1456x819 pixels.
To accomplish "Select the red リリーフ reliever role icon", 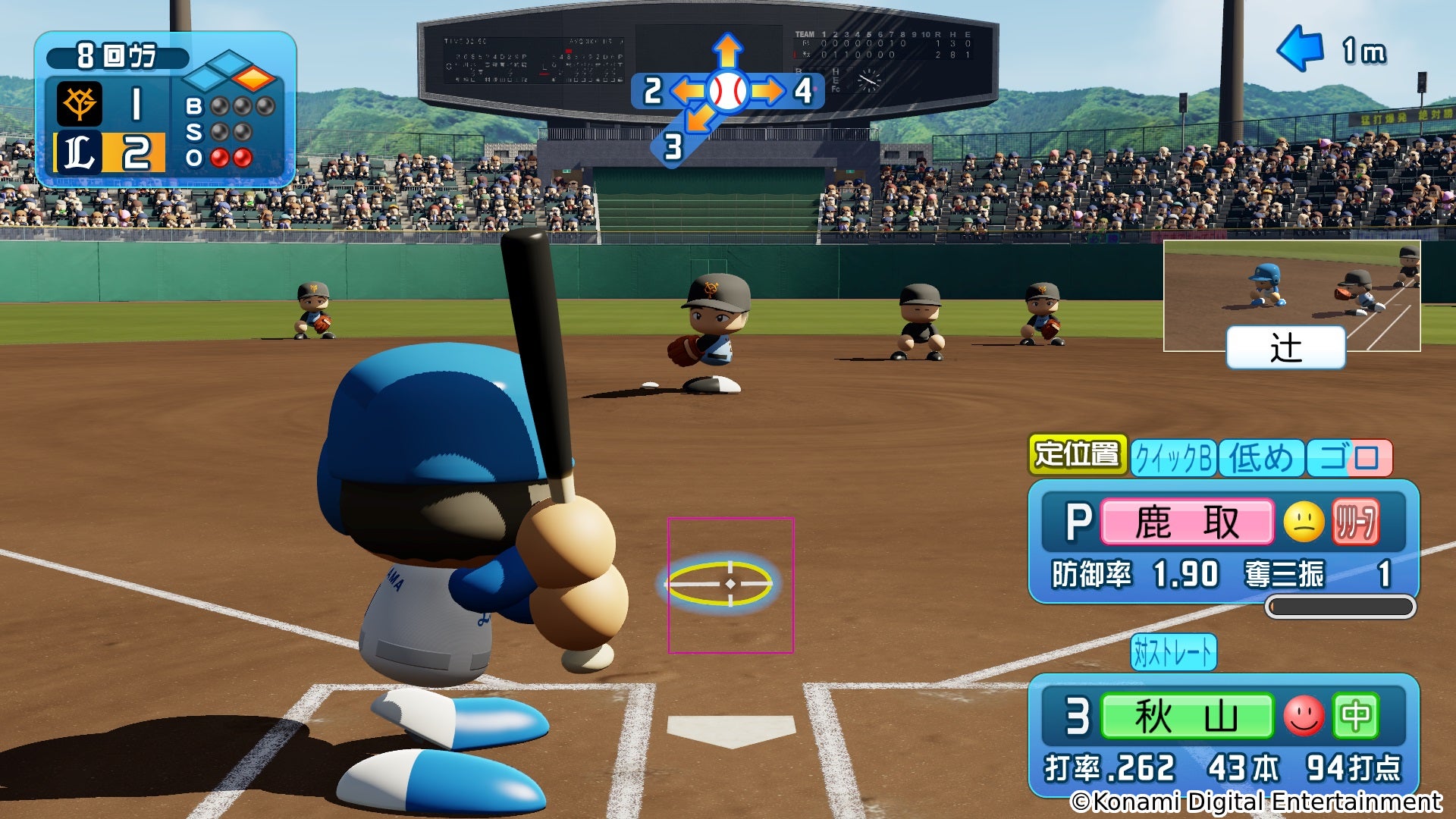I will pyautogui.click(x=1355, y=522).
